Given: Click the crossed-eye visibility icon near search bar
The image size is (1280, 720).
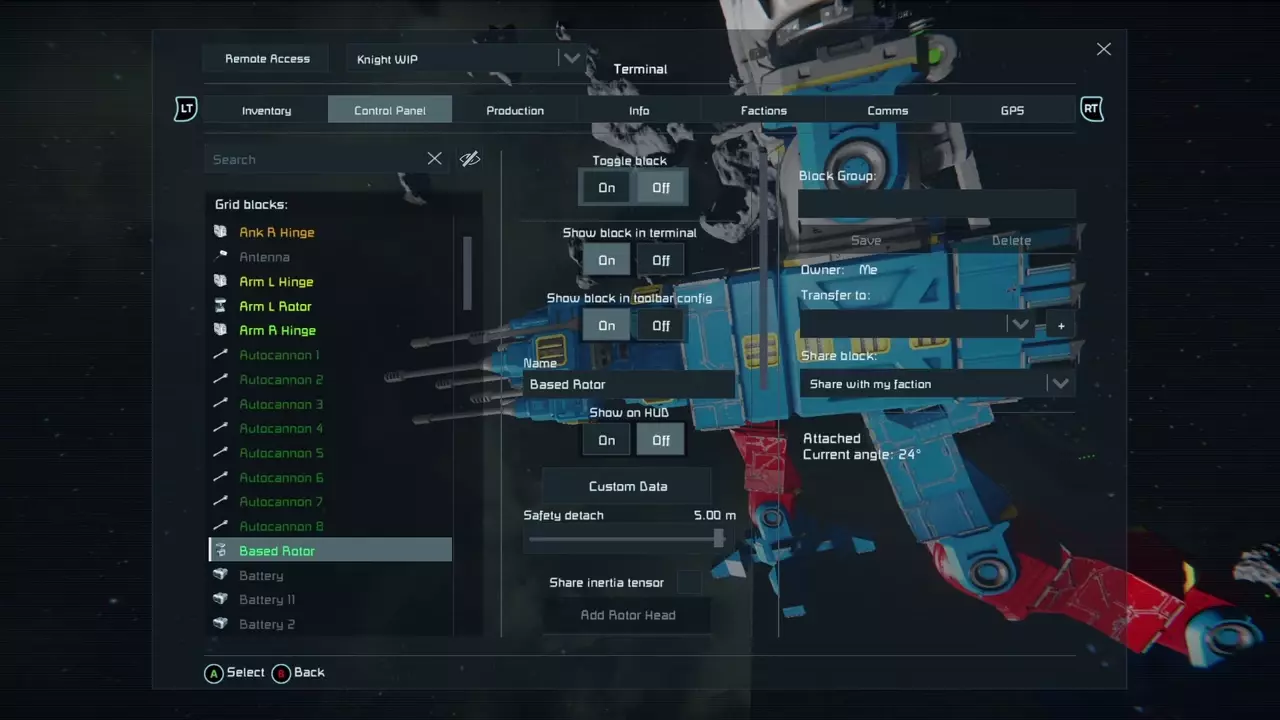Looking at the screenshot, I should coord(469,158).
